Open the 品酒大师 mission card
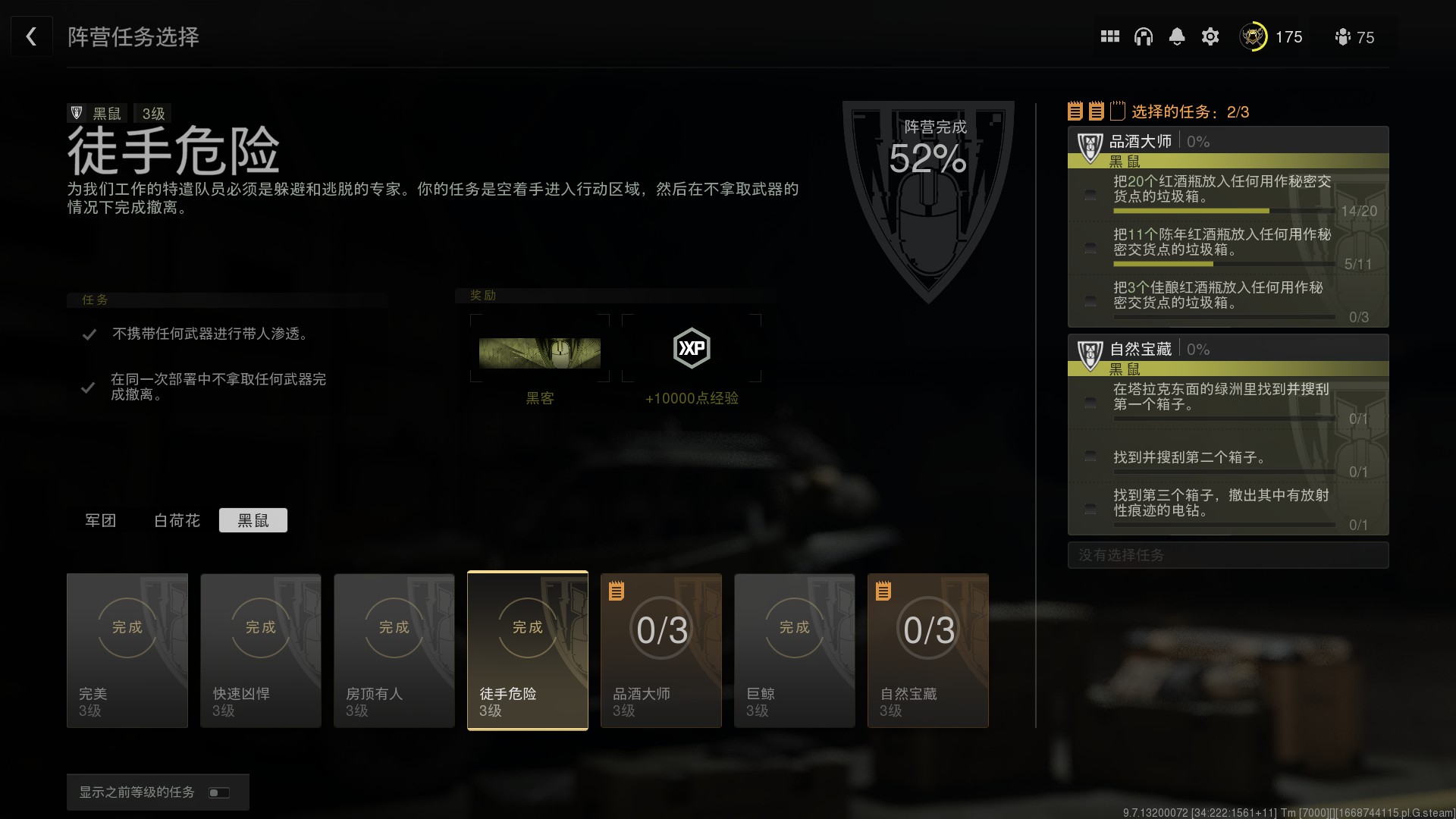 coord(661,651)
